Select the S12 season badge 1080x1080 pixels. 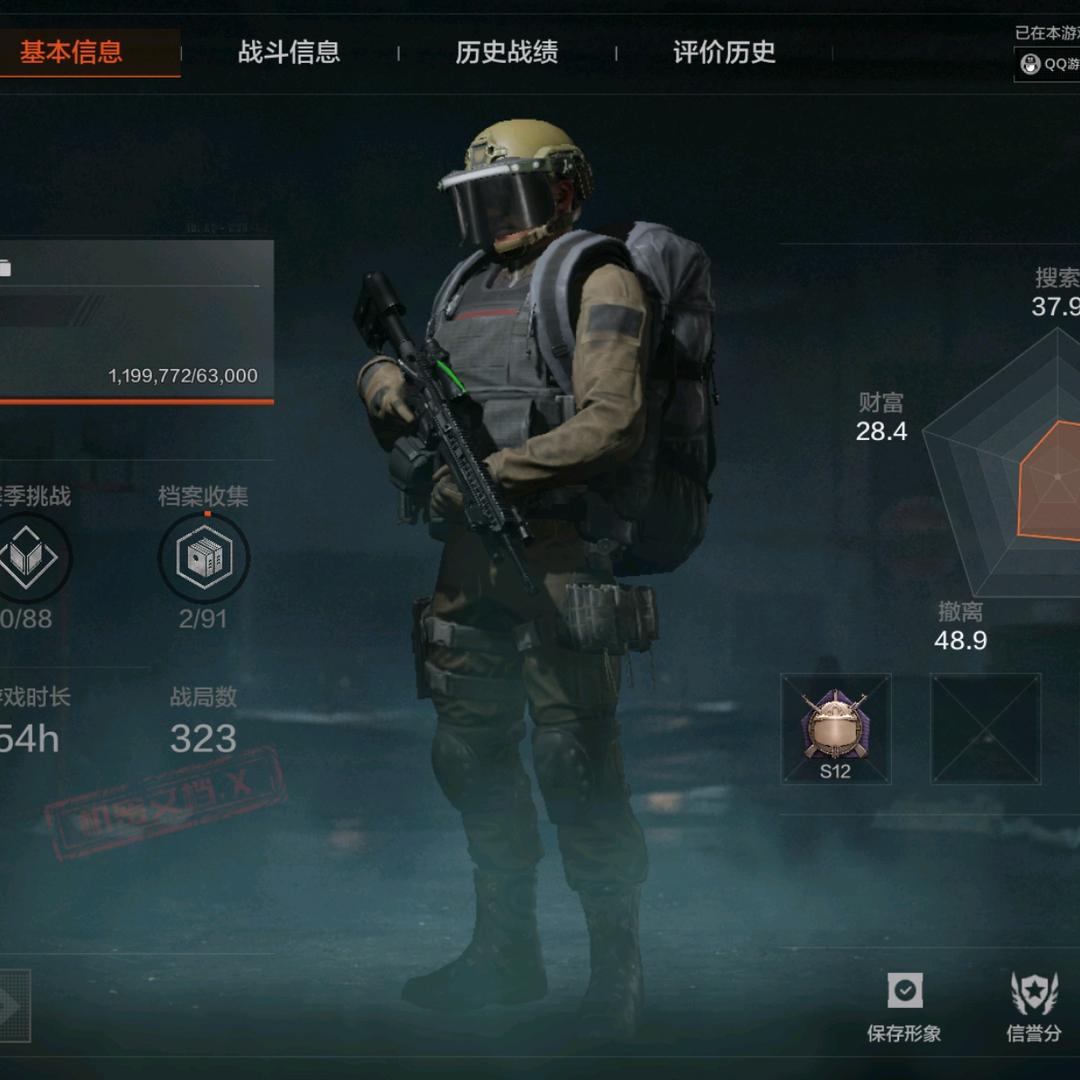click(835, 728)
